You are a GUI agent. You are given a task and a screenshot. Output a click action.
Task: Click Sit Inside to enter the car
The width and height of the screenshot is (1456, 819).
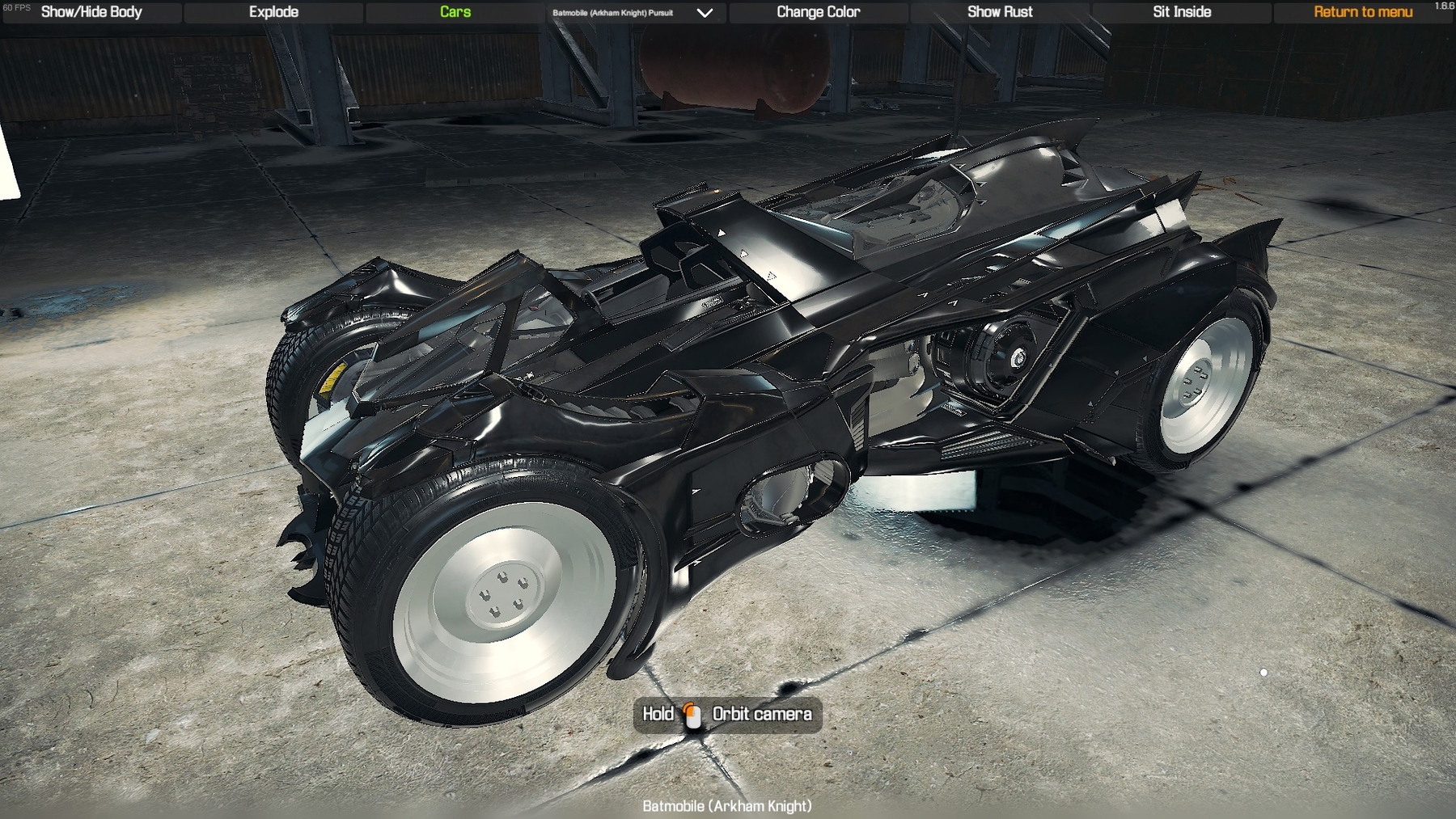point(1180,12)
